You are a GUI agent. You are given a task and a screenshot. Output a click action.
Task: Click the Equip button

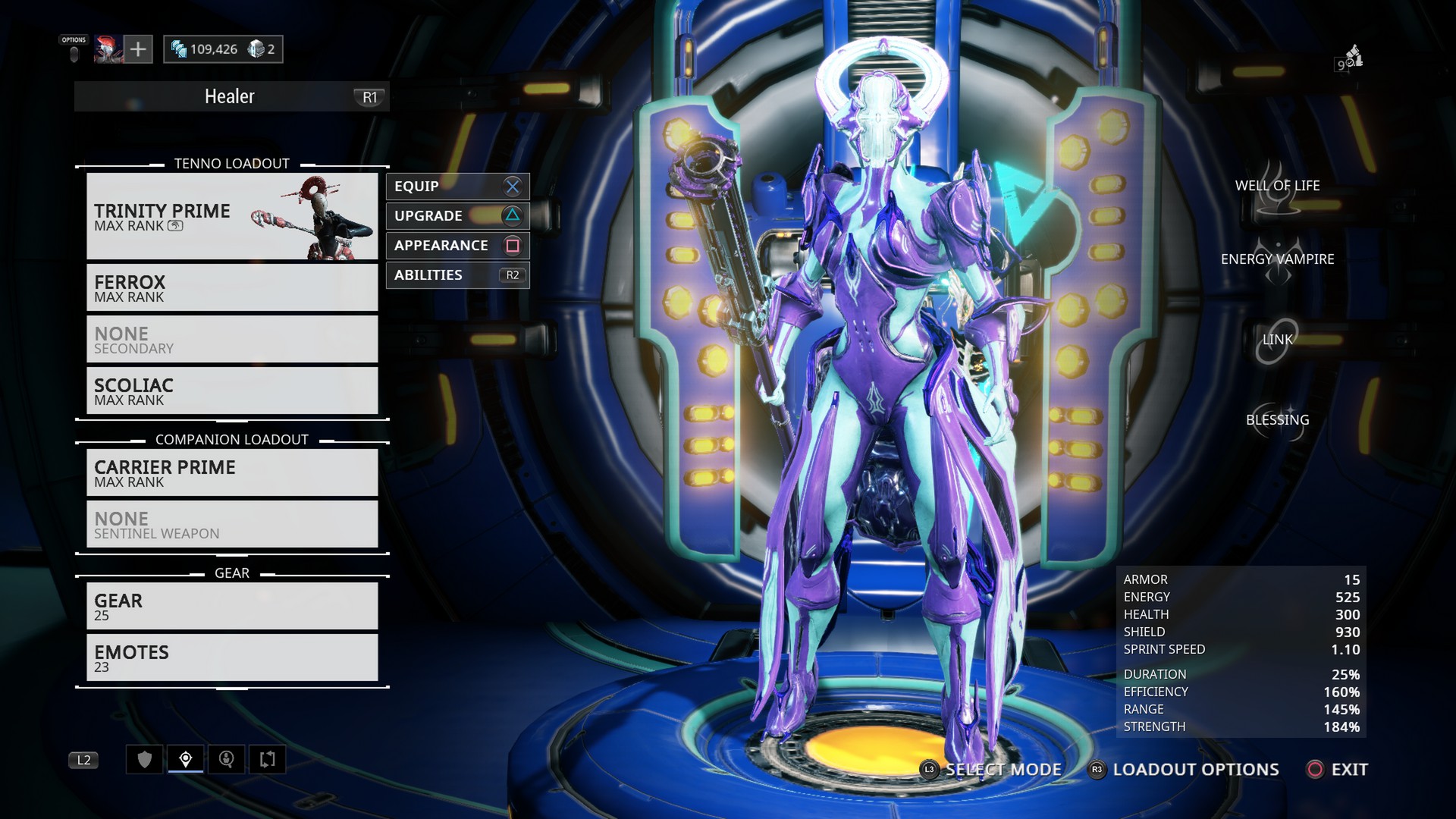(457, 187)
